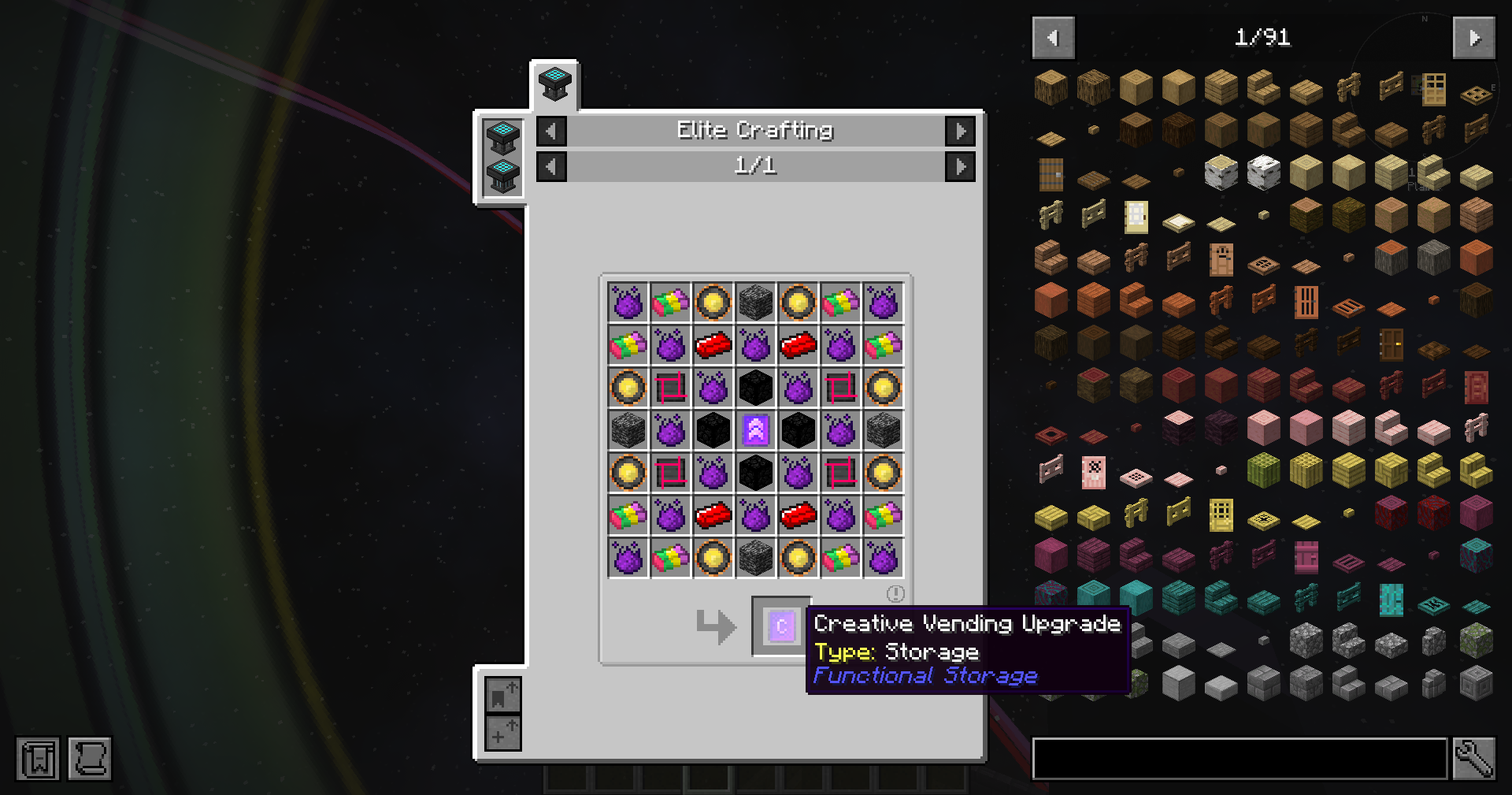Show the previous recipe page arrow
This screenshot has width=1512, height=795.
point(551,166)
